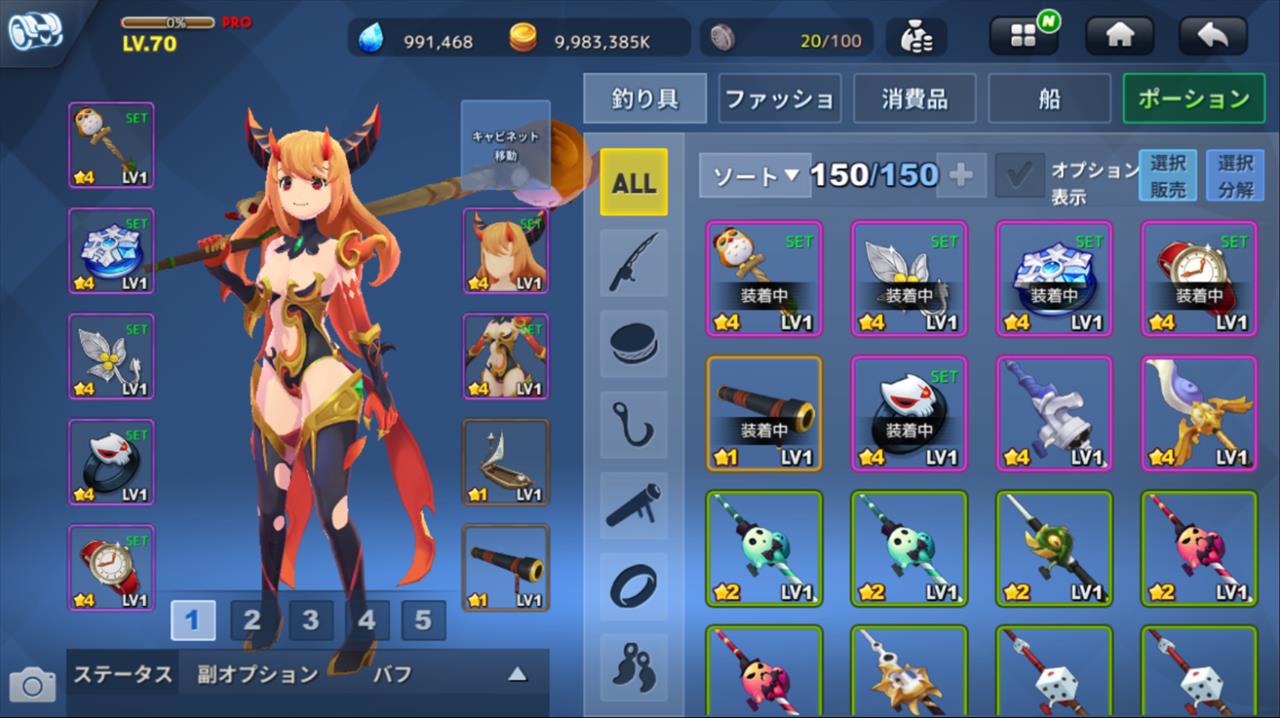The height and width of the screenshot is (718, 1280).
Task: Open the grid menu button
Action: [x=1023, y=37]
